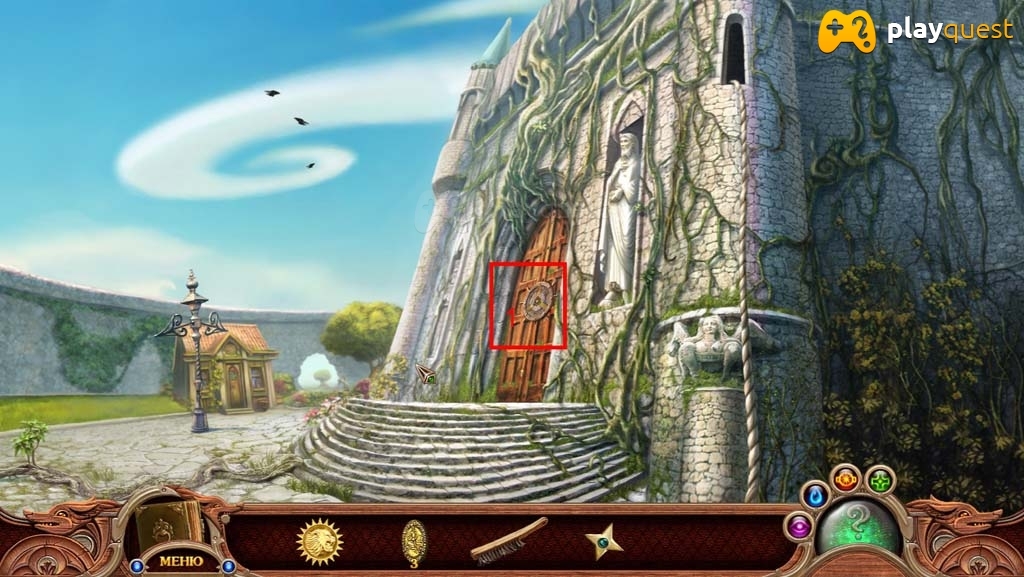Activate the purple amulet gem
1024x577 pixels.
tap(799, 526)
